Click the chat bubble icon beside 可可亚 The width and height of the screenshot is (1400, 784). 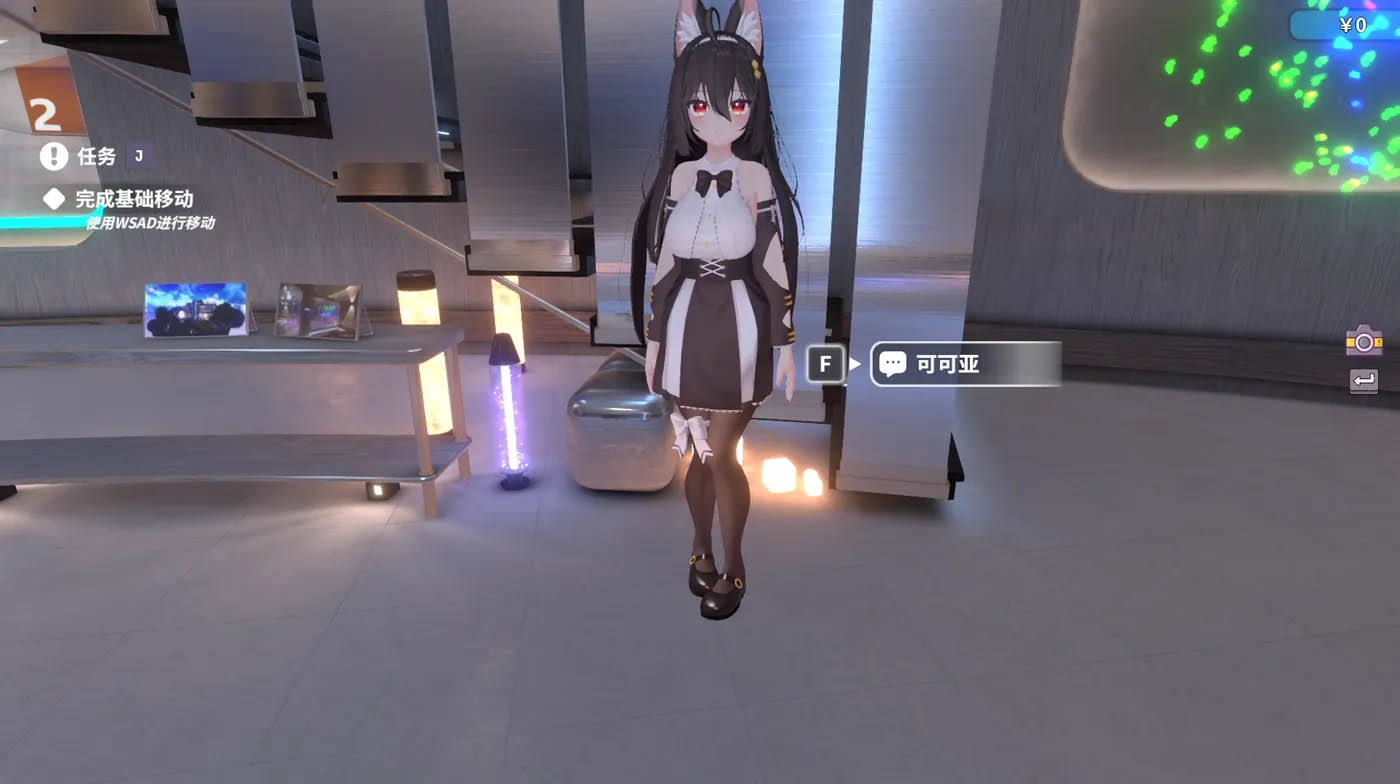[893, 364]
